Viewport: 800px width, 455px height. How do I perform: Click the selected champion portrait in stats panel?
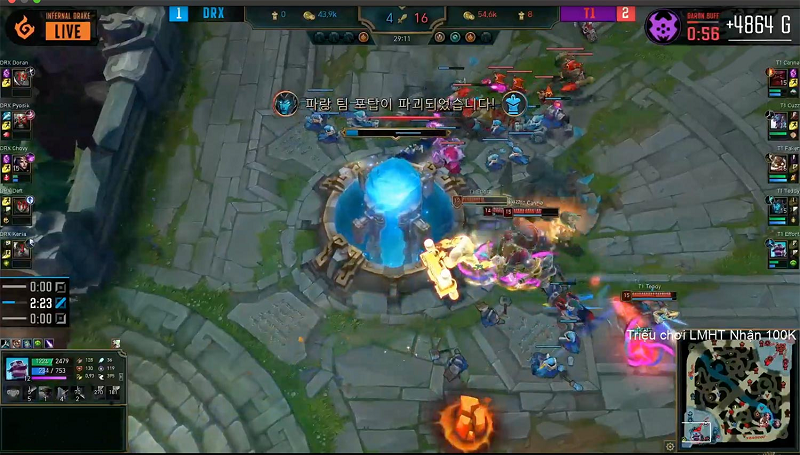click(x=17, y=368)
